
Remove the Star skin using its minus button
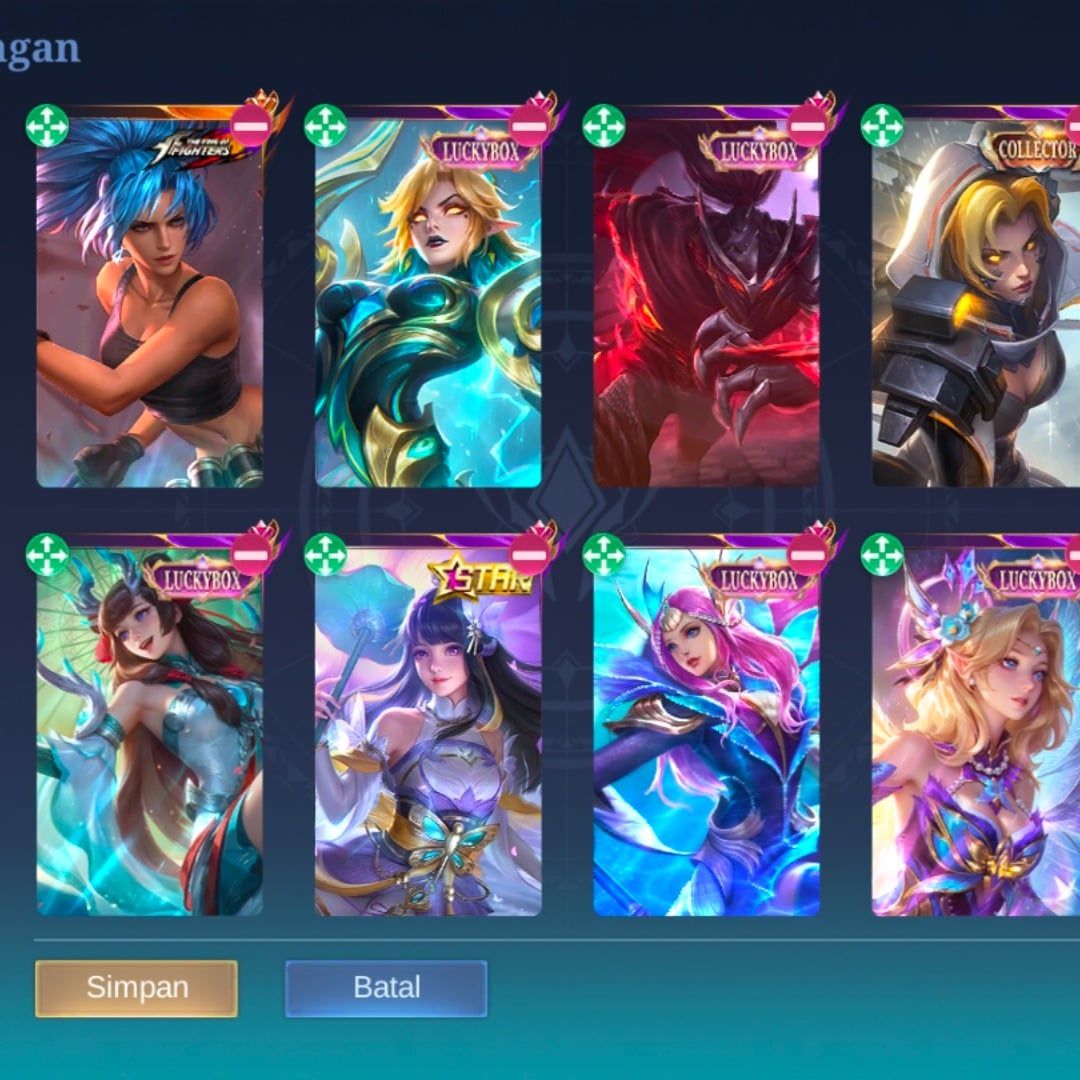530,554
